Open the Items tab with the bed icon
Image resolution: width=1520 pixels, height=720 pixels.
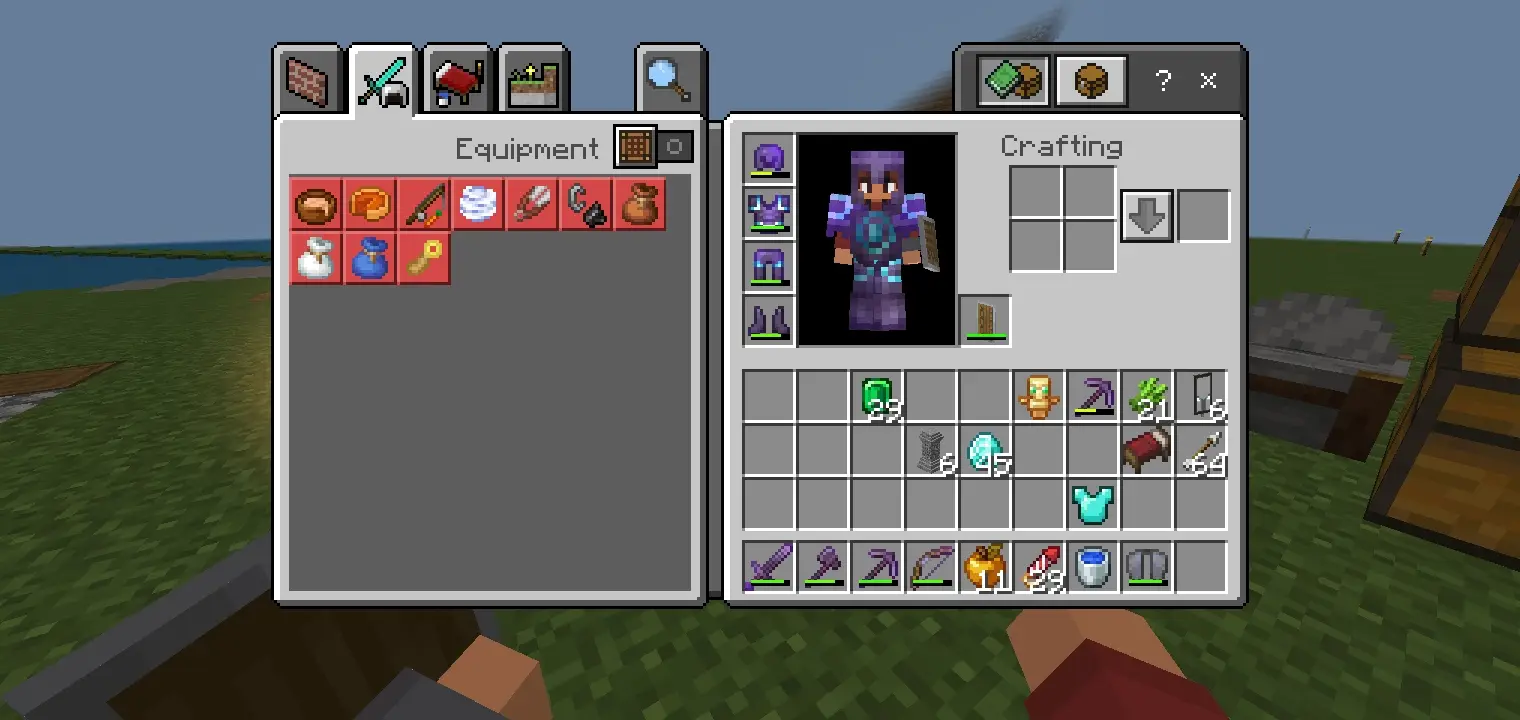pos(458,80)
